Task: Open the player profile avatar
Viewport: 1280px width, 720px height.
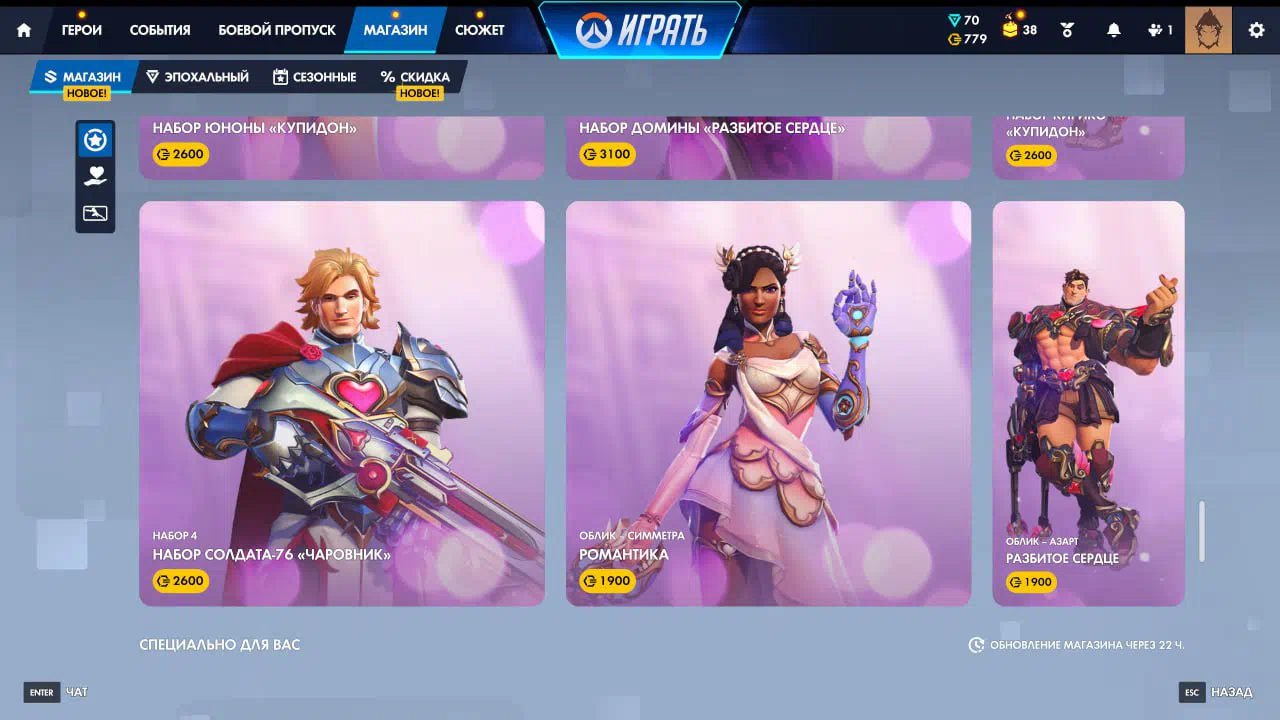Action: coord(1208,30)
